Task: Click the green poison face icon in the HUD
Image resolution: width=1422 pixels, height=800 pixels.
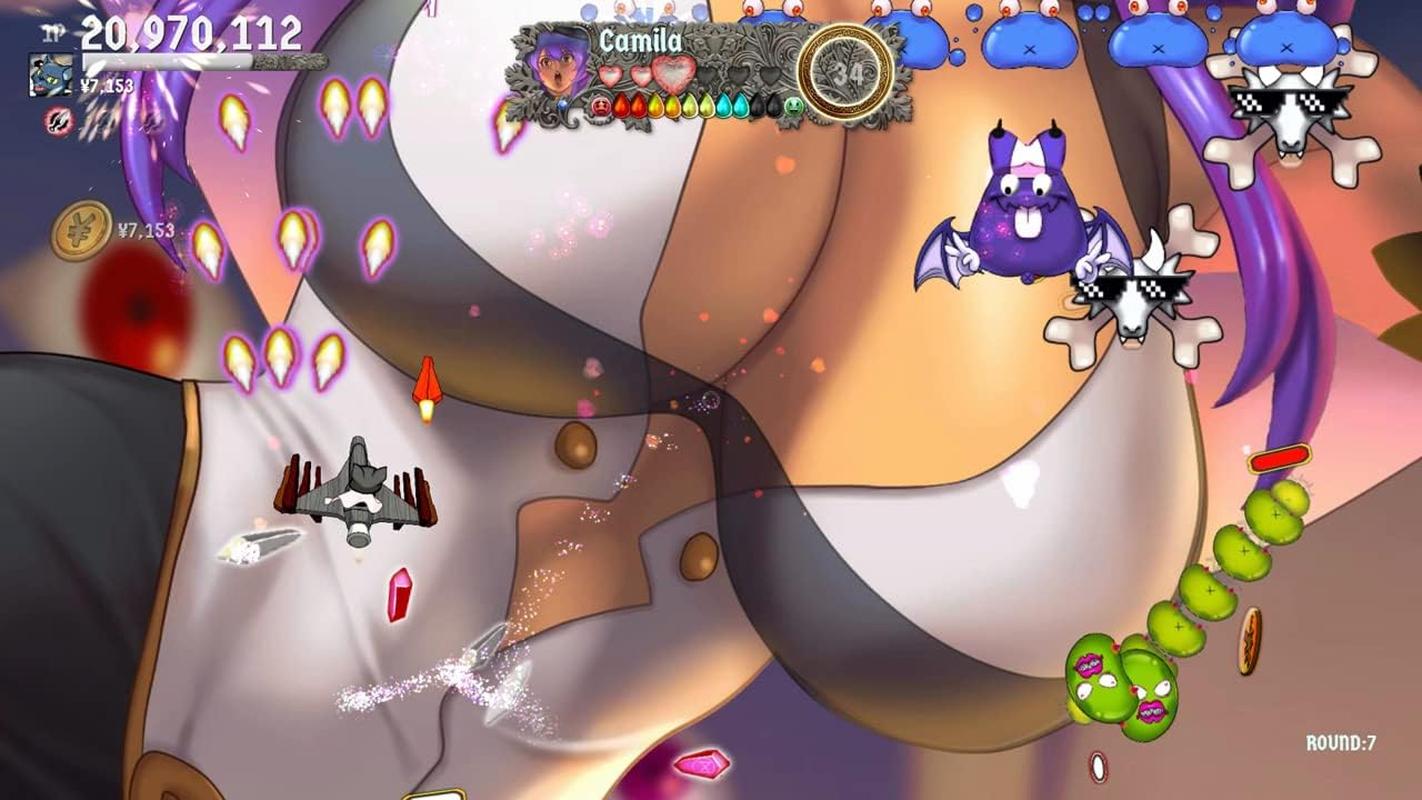Action: point(792,105)
